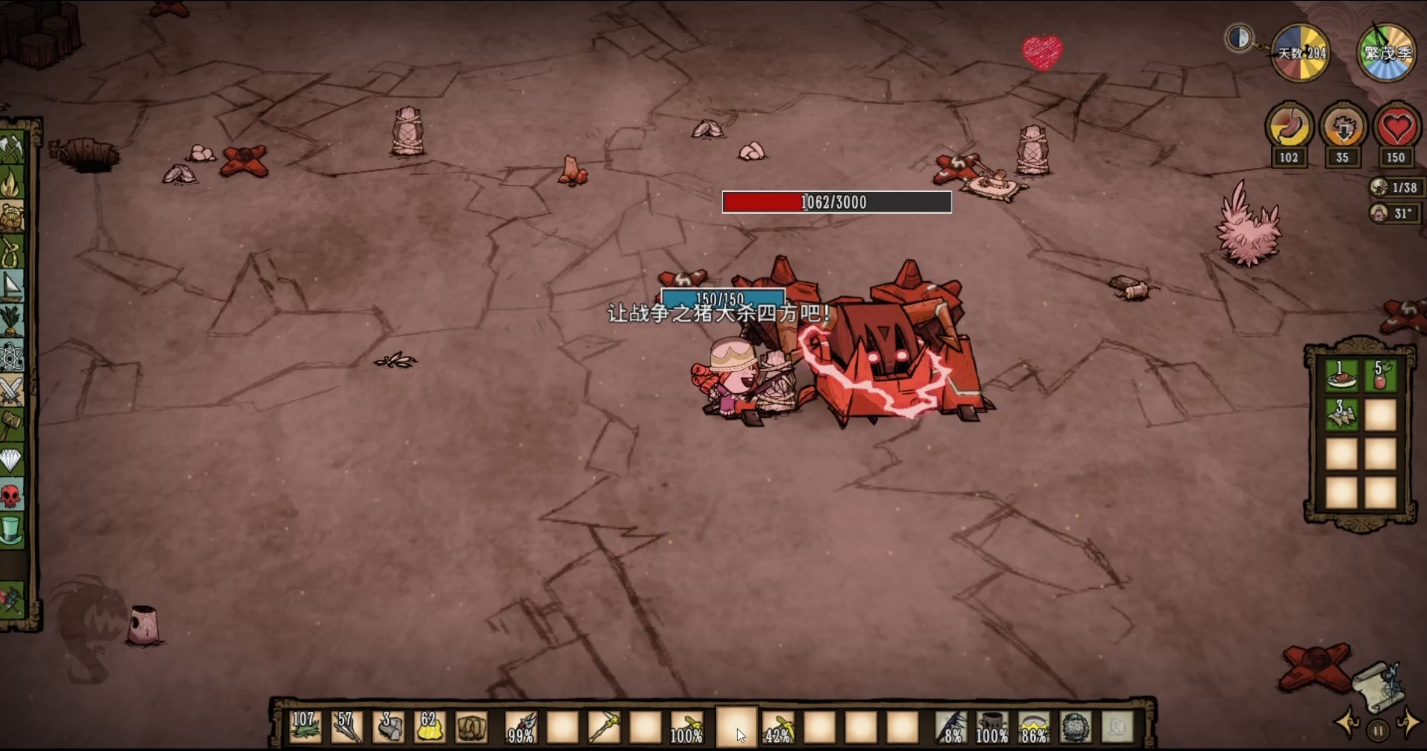Pause the game with the pause button
The height and width of the screenshot is (751, 1427).
point(1377,731)
